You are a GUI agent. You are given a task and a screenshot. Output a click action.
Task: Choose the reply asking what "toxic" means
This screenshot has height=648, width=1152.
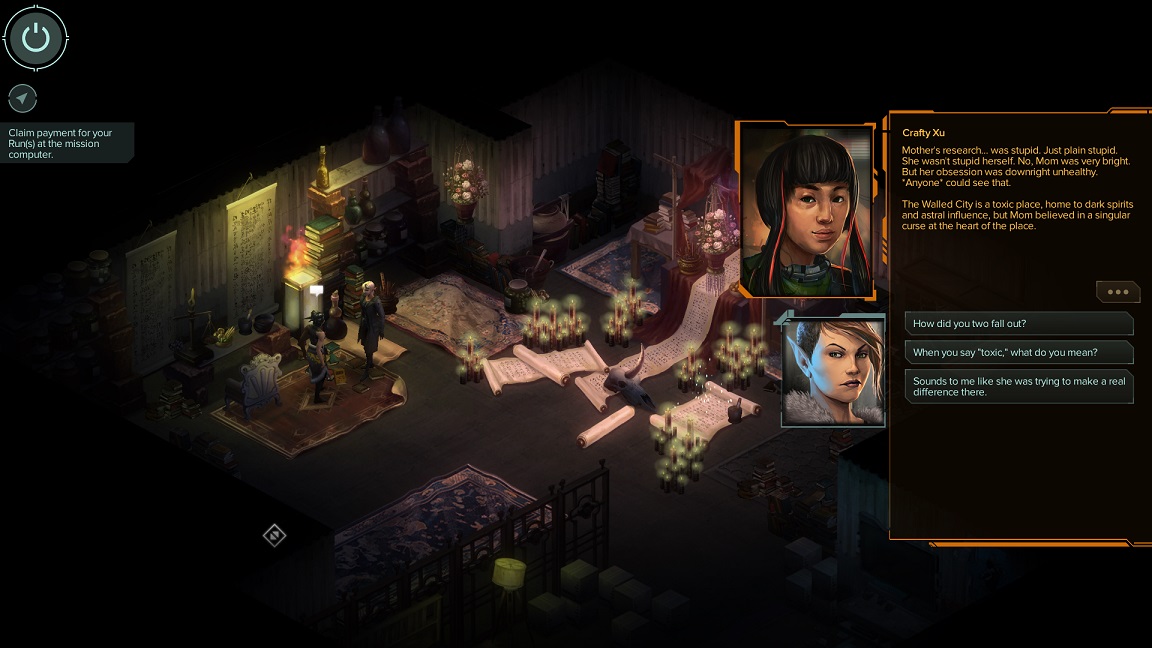click(x=1018, y=352)
